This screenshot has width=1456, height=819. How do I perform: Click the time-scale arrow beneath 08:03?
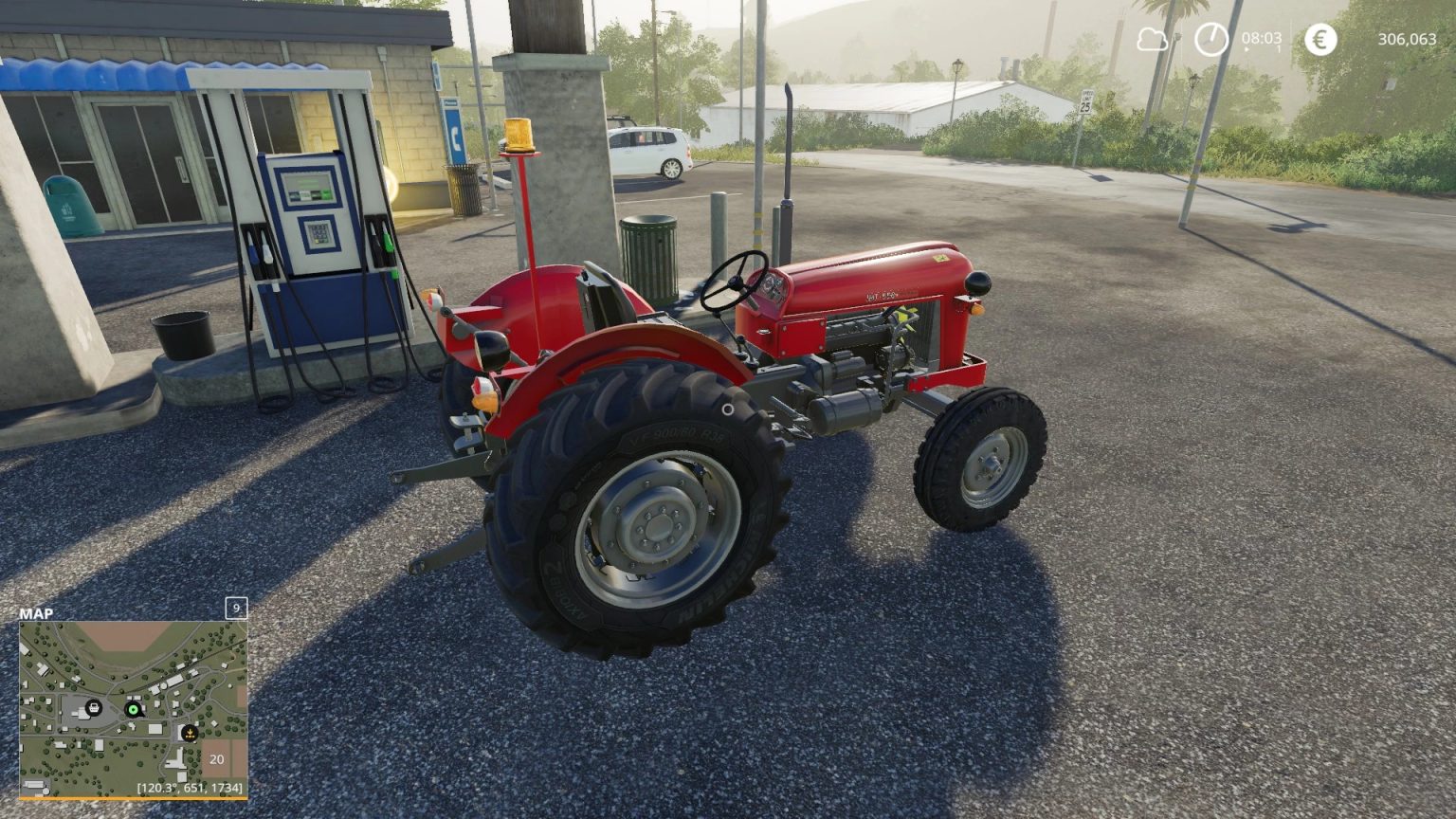click(1247, 49)
